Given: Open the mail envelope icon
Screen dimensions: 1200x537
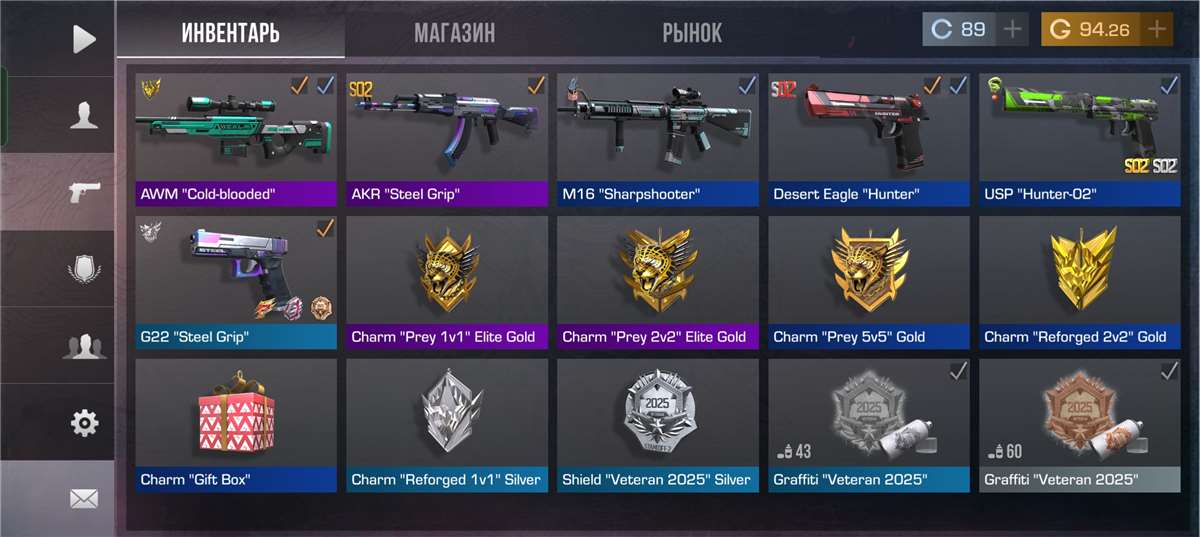Looking at the screenshot, I should coord(84,498).
